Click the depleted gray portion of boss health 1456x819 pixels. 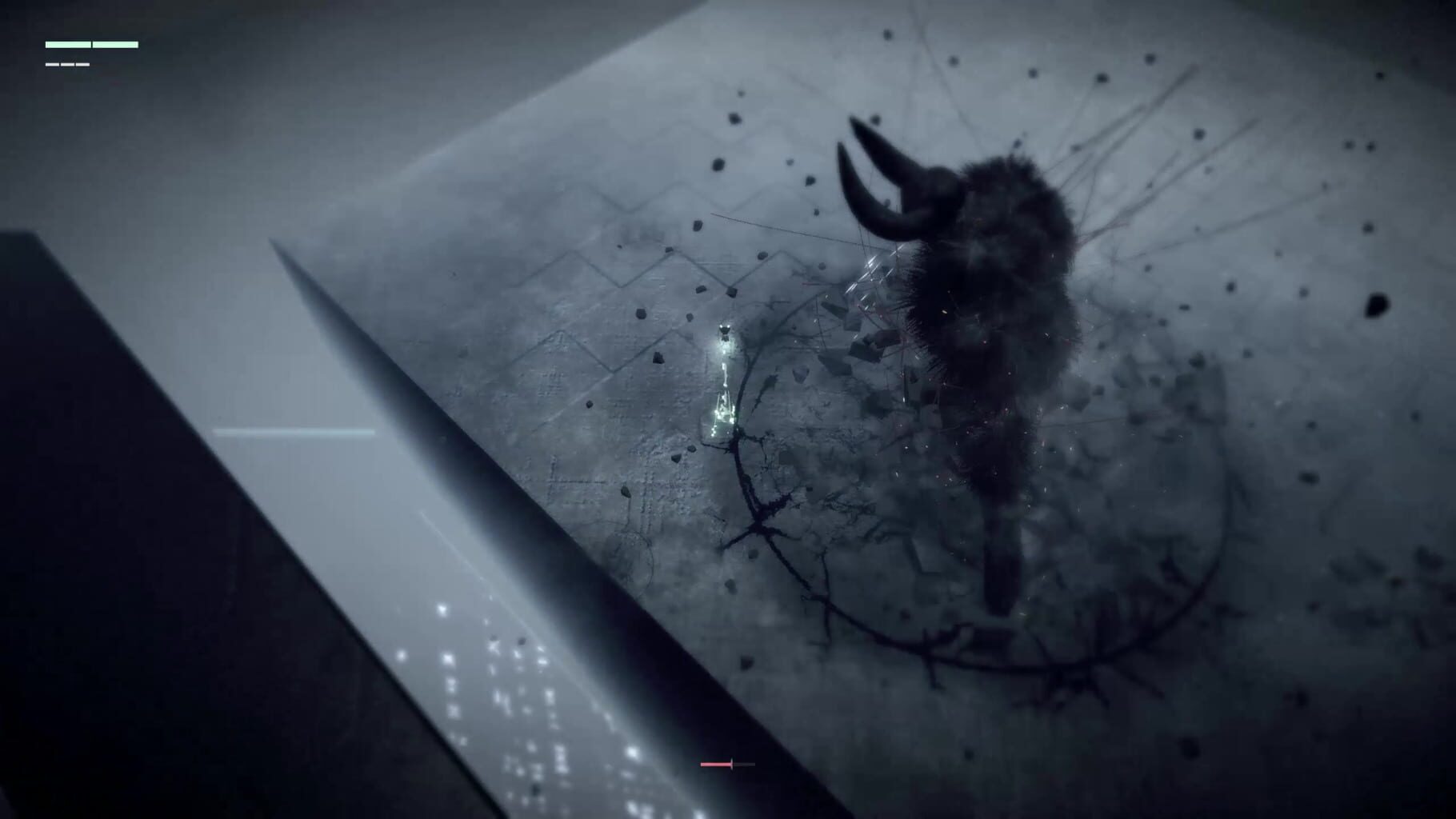click(x=744, y=764)
